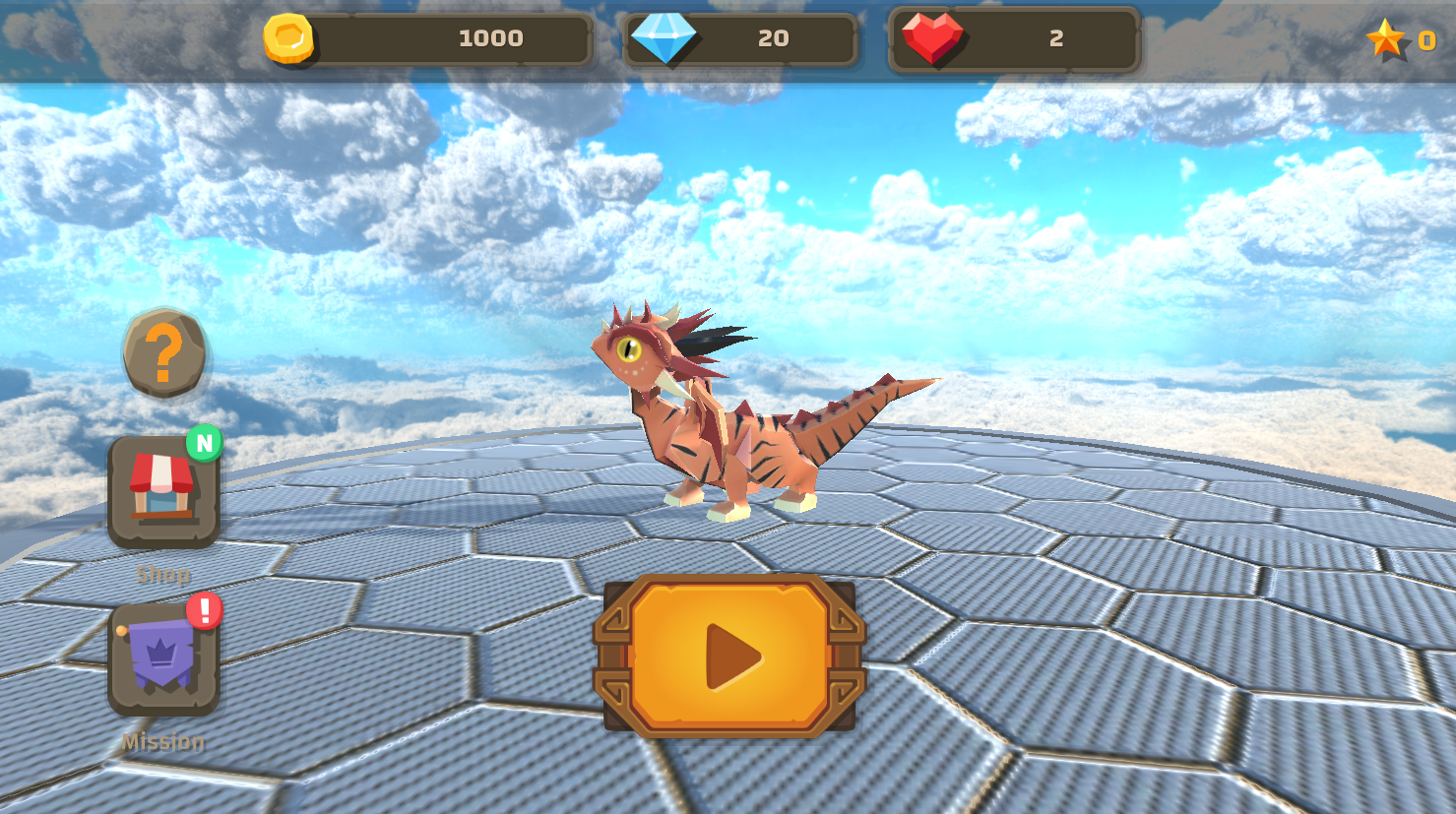This screenshot has height=814, width=1456.
Task: Click the Mission label text
Action: (x=163, y=741)
